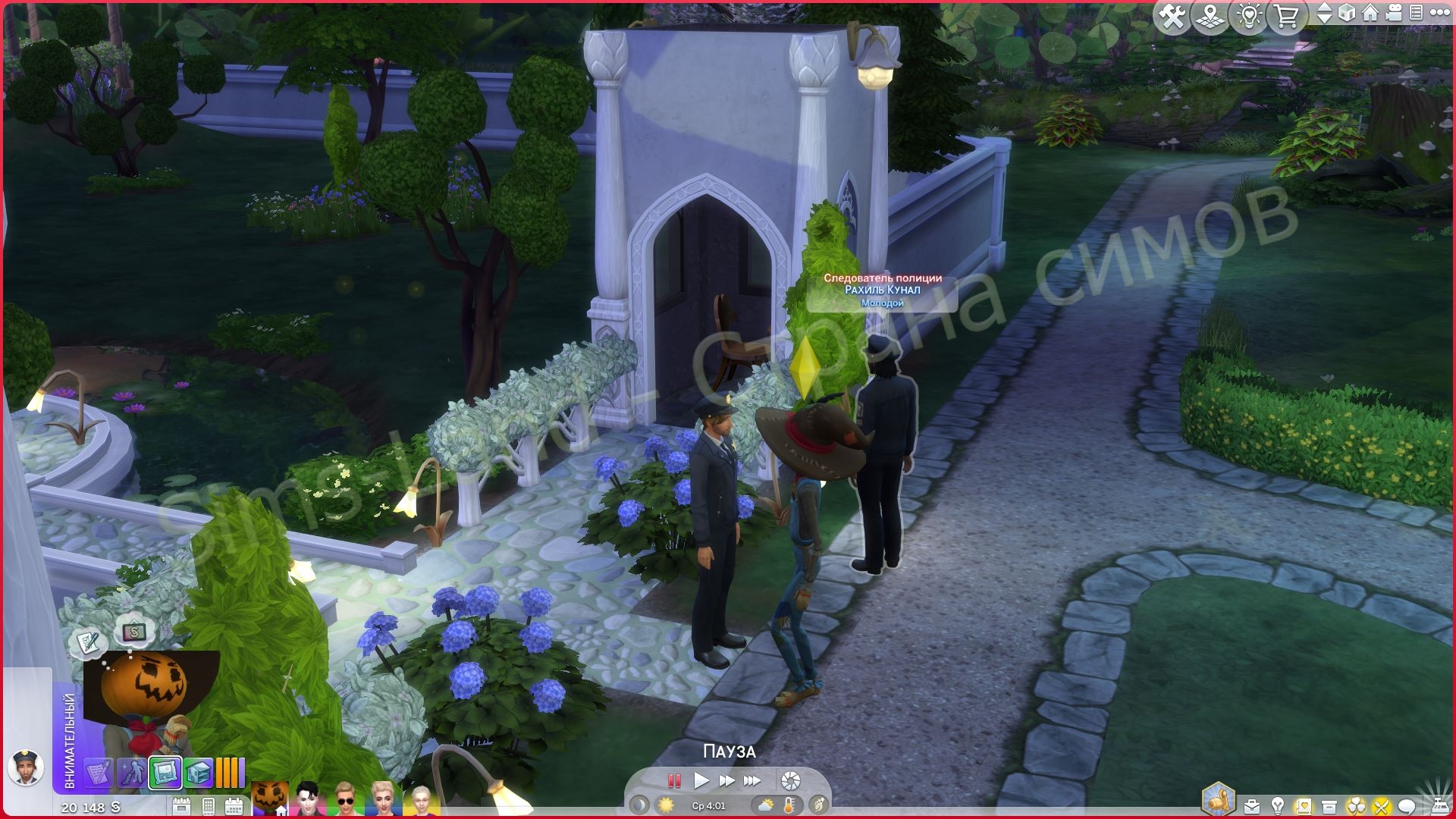Toggle wall cutaway view with the cube icon
The height and width of the screenshot is (819, 1456).
point(1347,14)
